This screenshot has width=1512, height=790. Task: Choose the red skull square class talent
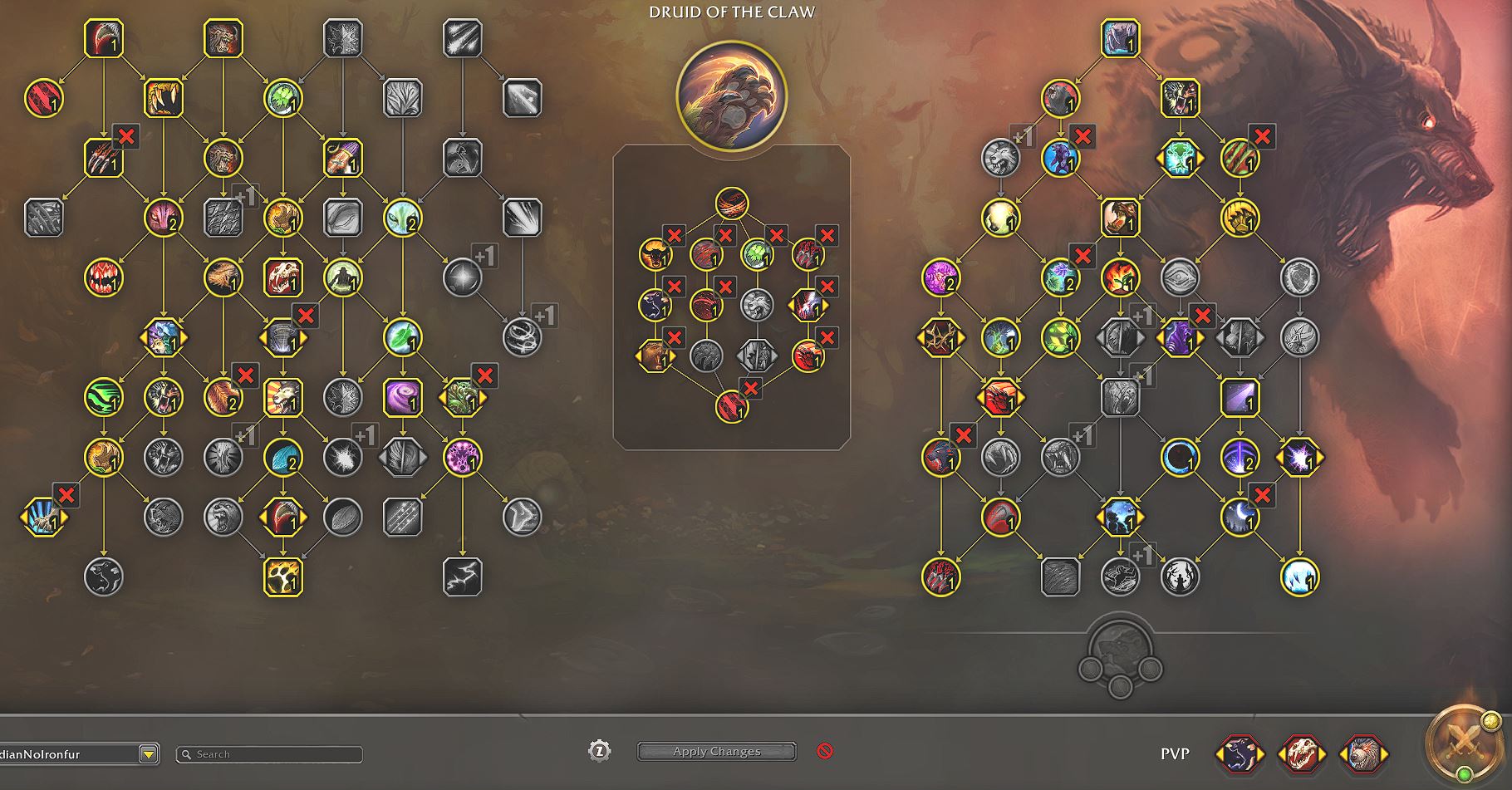(282, 277)
